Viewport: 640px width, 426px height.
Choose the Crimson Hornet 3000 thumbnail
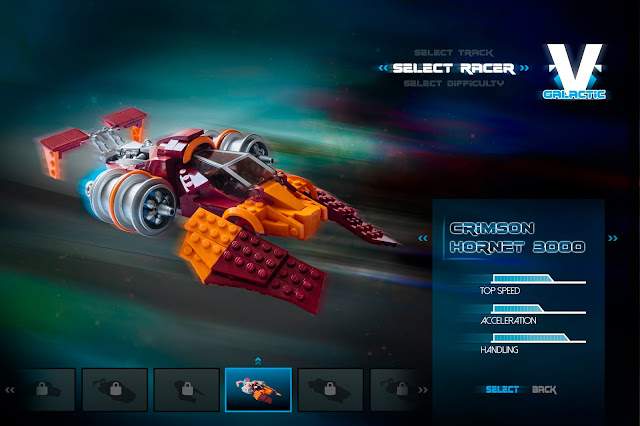pyautogui.click(x=258, y=389)
